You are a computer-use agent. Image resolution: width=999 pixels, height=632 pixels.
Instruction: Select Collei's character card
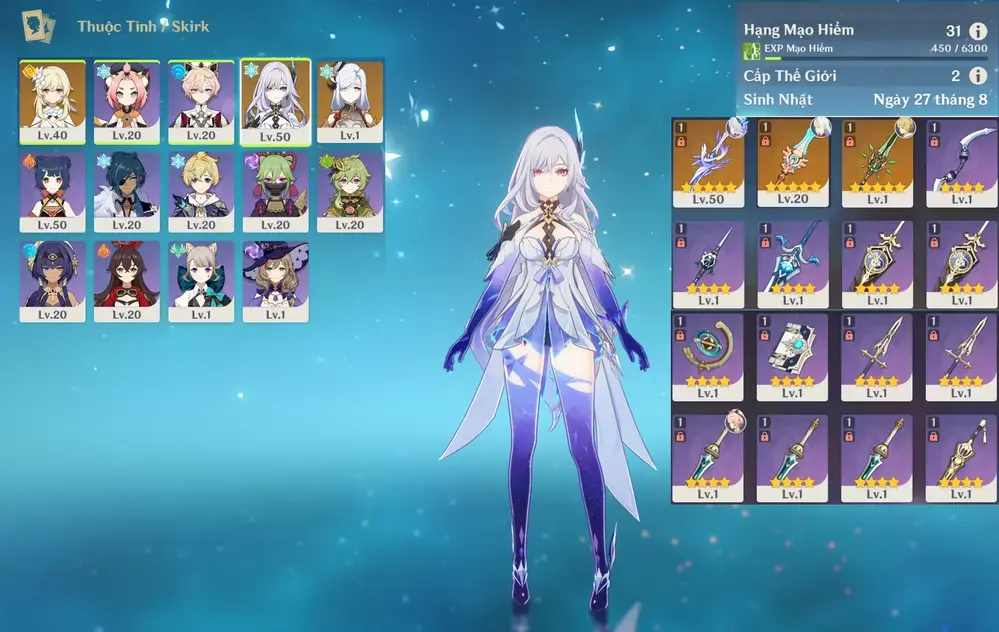pos(350,192)
